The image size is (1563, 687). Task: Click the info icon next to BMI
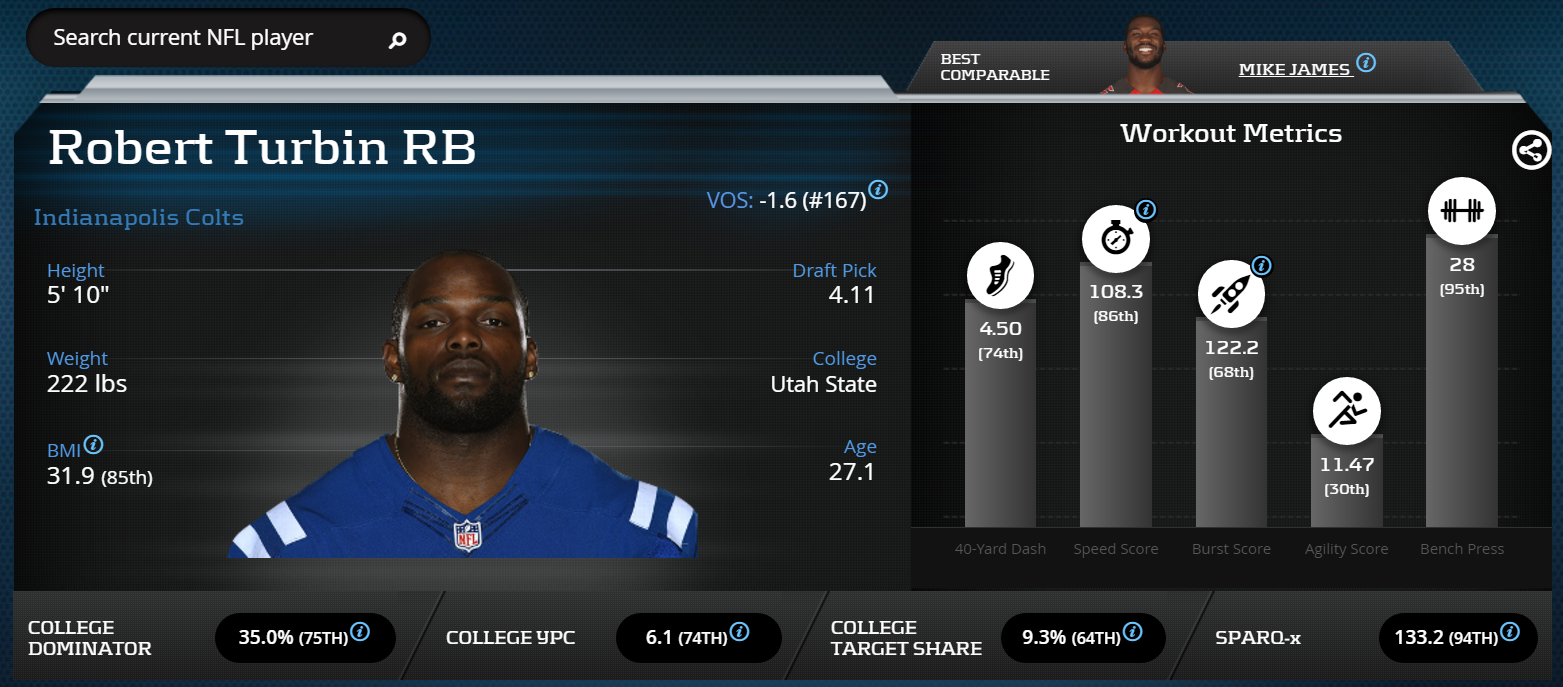94,445
